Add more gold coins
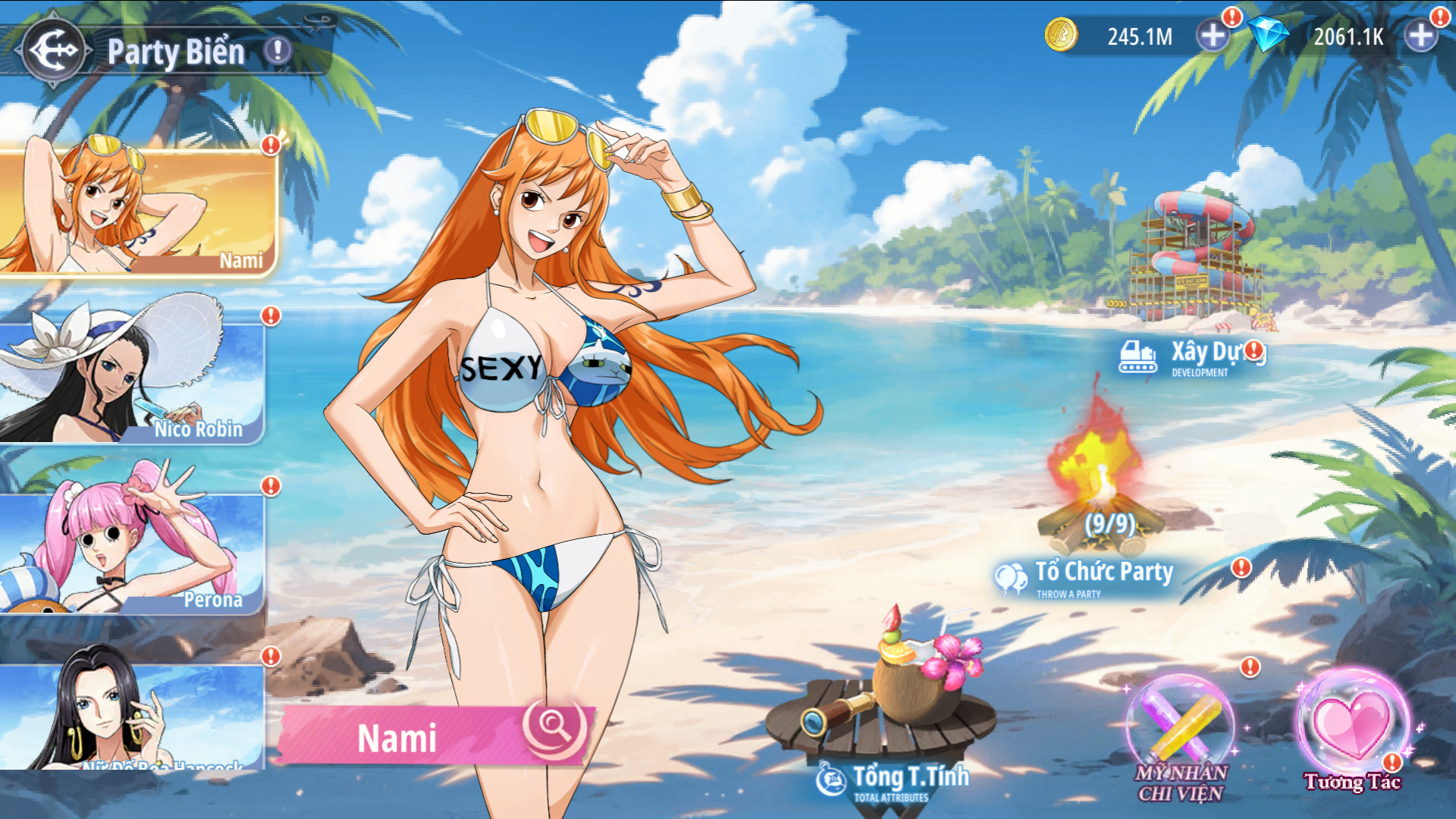This screenshot has height=819, width=1456. coord(1213,36)
